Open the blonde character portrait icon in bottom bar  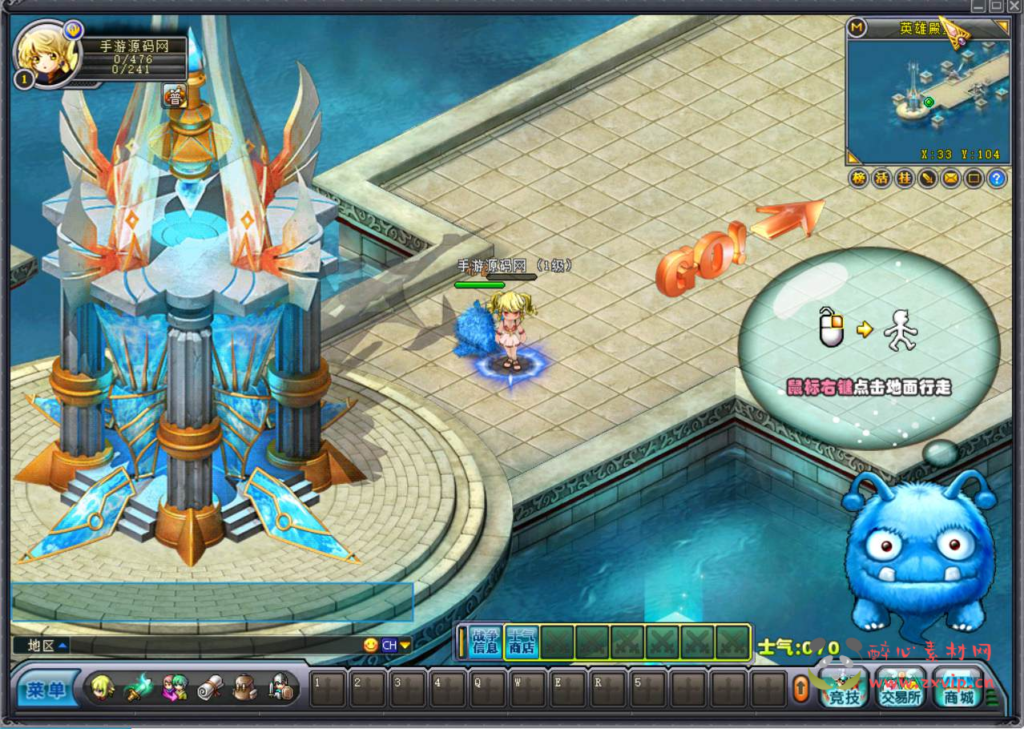coord(102,688)
